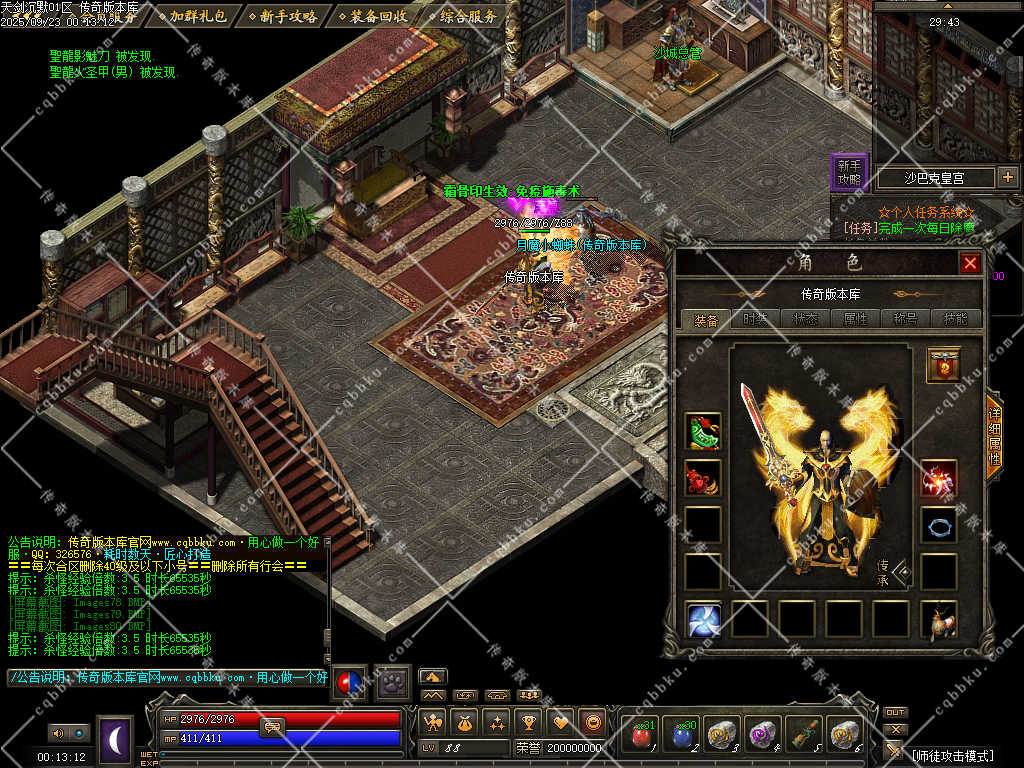The image size is (1024, 768).
Task: Select the 称号 title tab
Action: point(905,319)
